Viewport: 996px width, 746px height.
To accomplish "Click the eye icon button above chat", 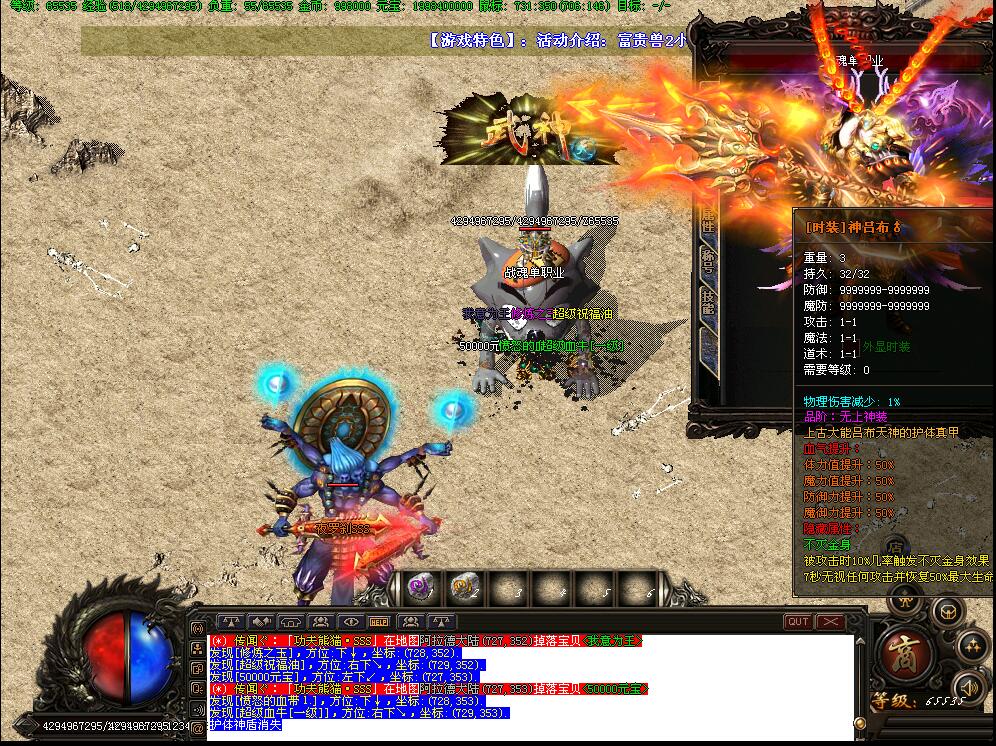I will [x=350, y=622].
